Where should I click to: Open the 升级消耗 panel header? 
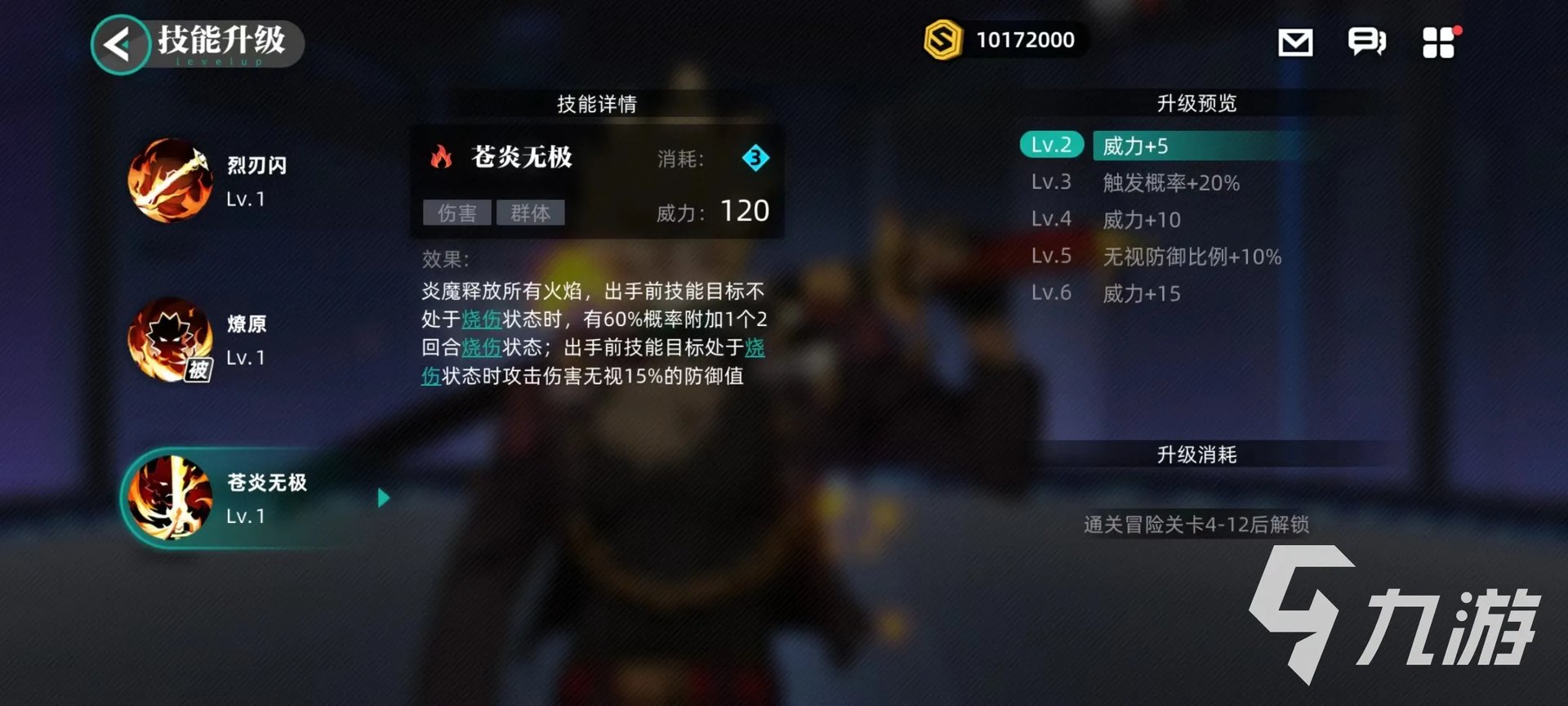pyautogui.click(x=1197, y=455)
